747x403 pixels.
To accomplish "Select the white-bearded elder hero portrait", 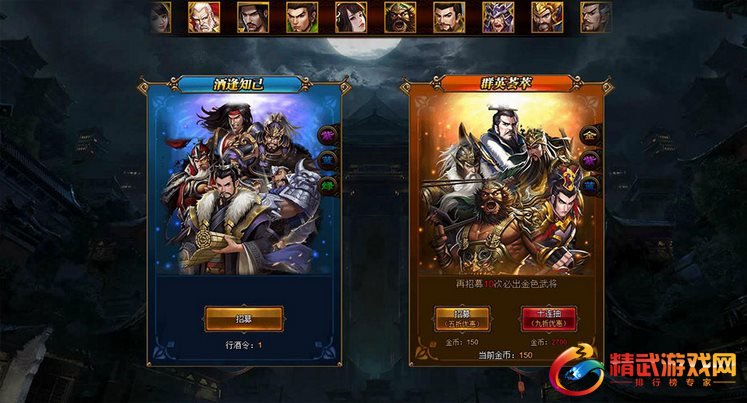I will coord(204,17).
